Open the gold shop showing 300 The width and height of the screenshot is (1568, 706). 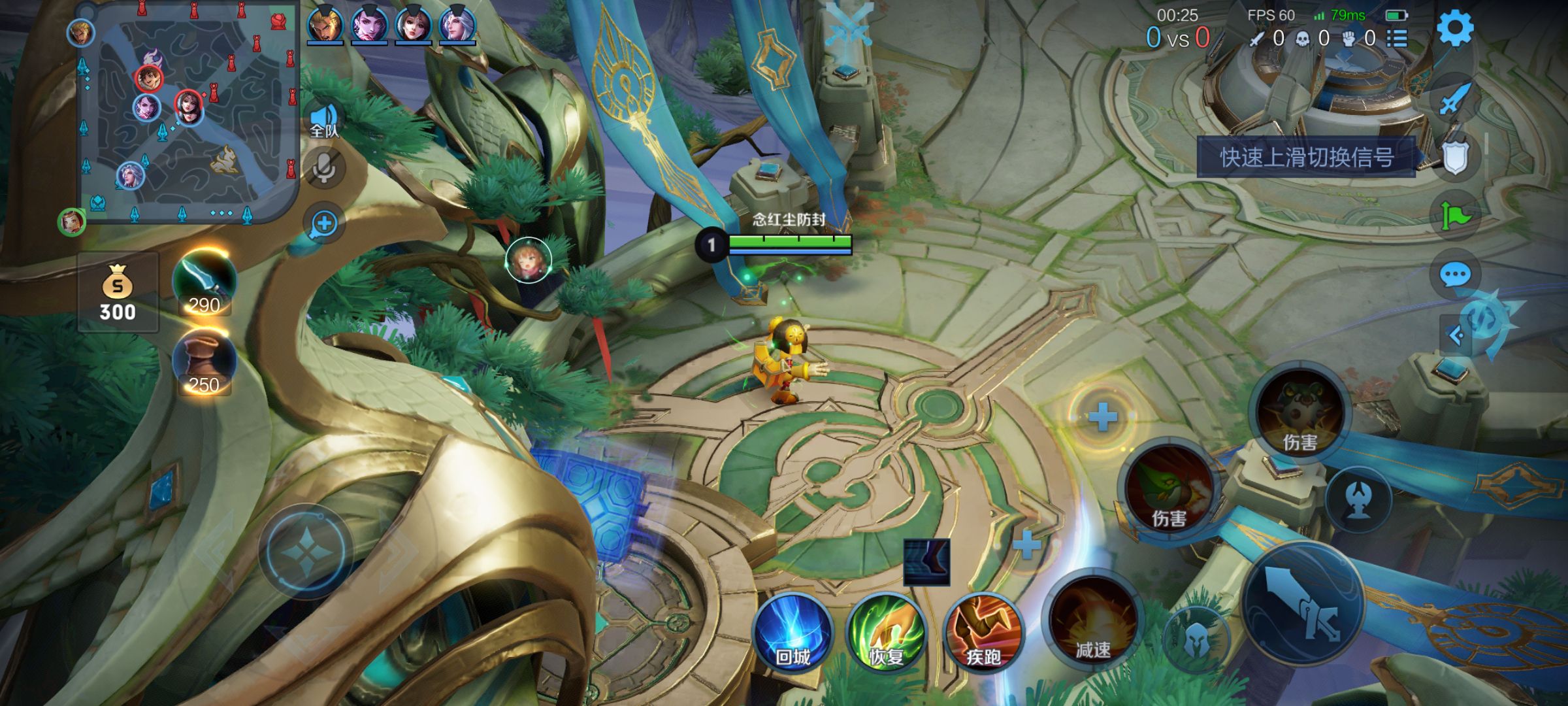118,292
